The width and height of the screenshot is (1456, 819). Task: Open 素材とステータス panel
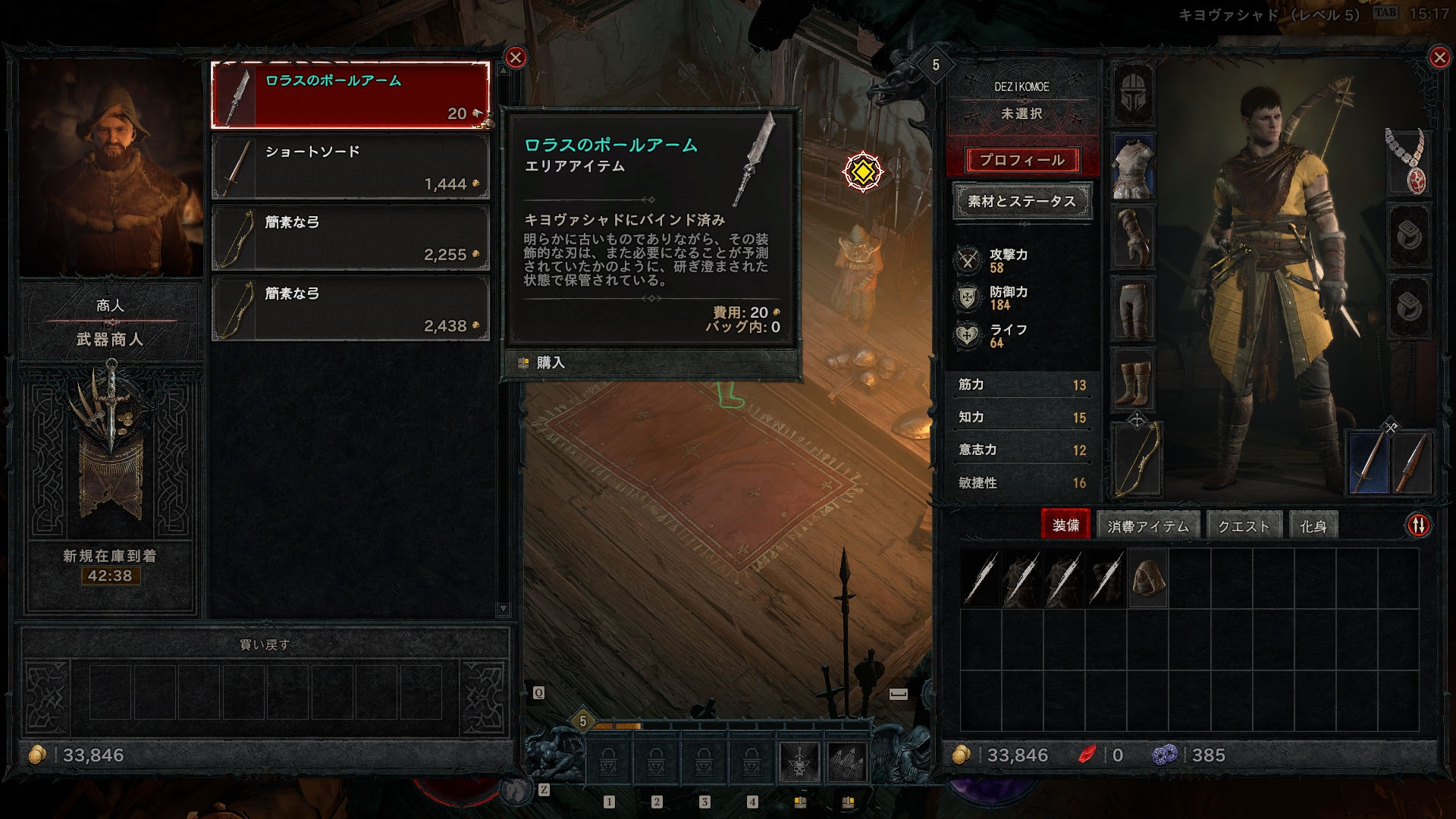click(1022, 202)
